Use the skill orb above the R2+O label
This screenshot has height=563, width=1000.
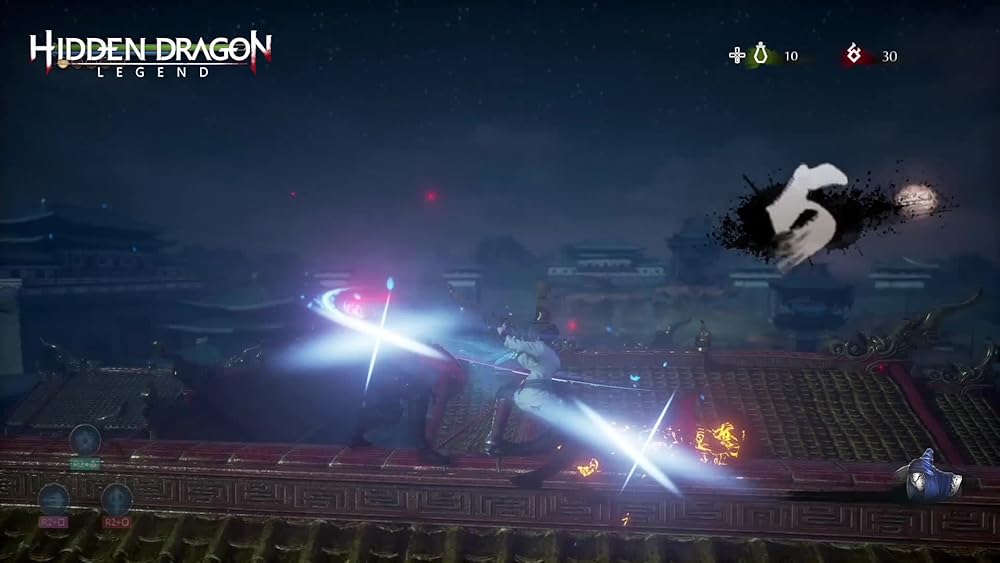coord(117,499)
